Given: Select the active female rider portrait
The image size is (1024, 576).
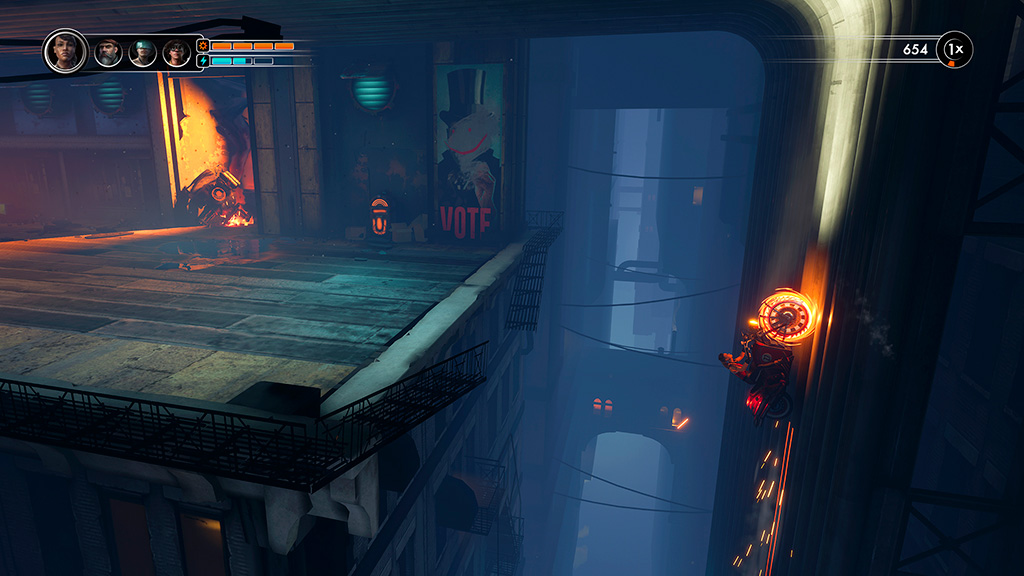Looking at the screenshot, I should point(66,51).
